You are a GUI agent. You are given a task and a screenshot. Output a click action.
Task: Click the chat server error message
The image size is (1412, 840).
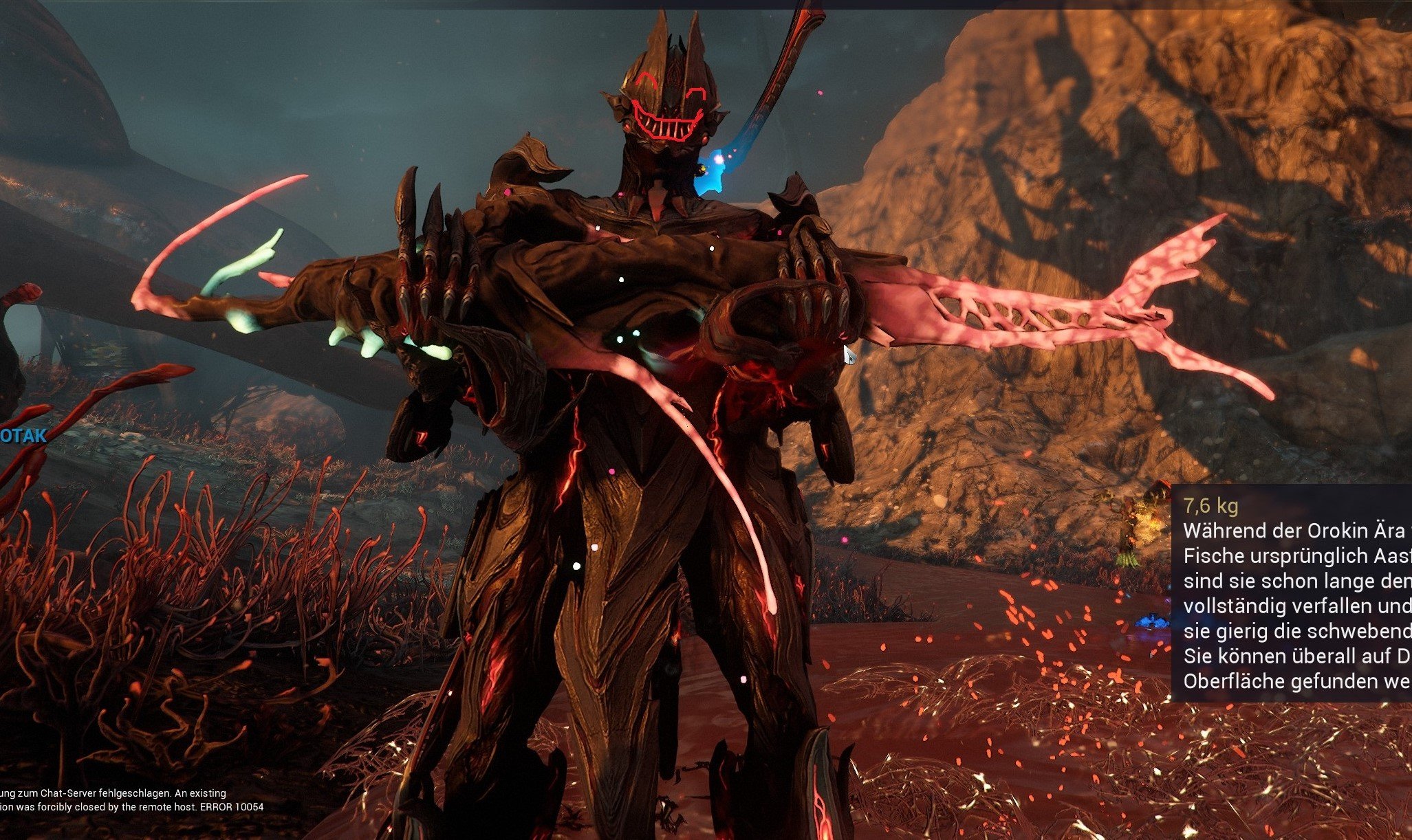tap(131, 800)
